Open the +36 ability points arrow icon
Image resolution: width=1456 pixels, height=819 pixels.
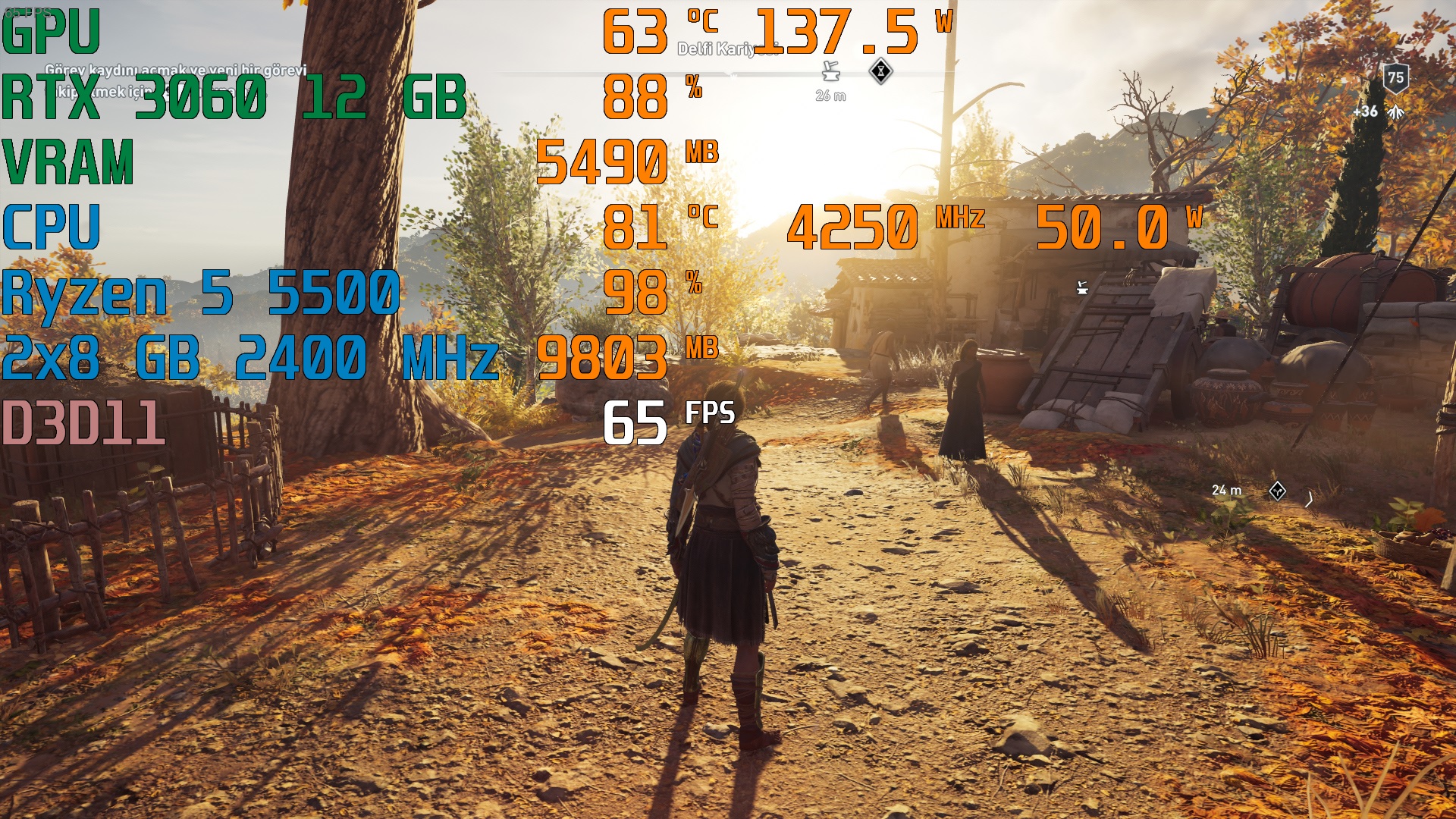[1396, 112]
